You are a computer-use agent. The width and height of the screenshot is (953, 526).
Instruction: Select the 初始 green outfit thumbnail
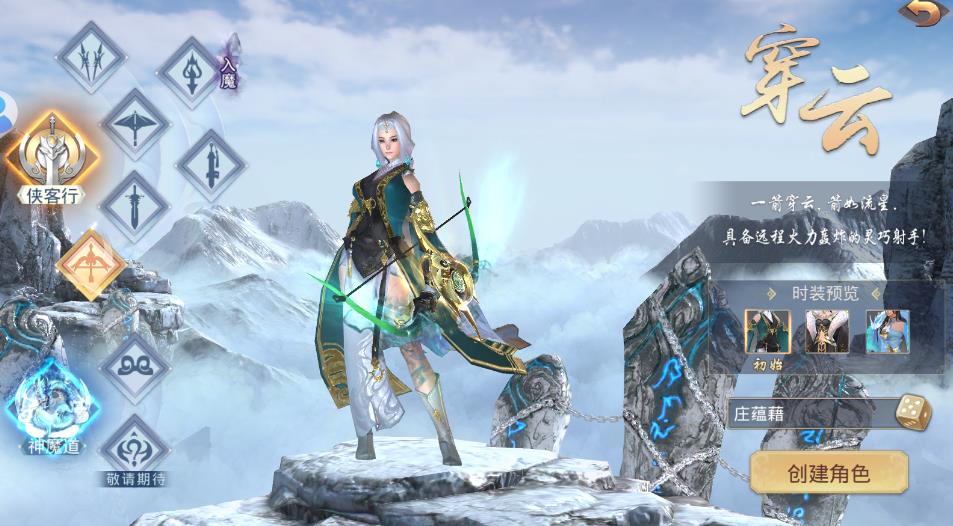[x=767, y=331]
